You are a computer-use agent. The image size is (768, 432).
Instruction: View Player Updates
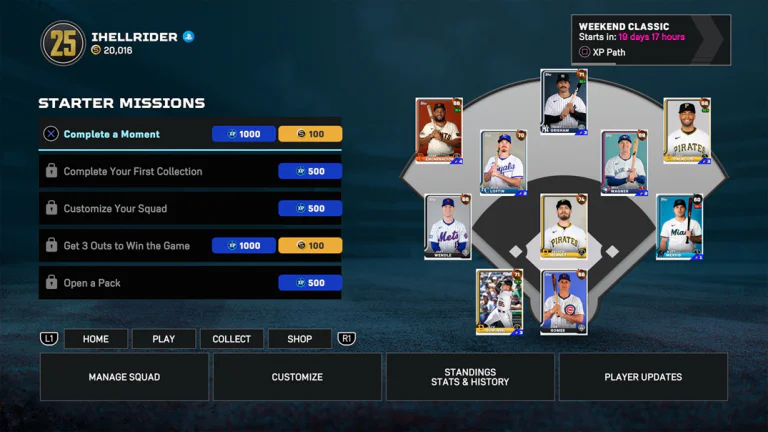pos(643,377)
